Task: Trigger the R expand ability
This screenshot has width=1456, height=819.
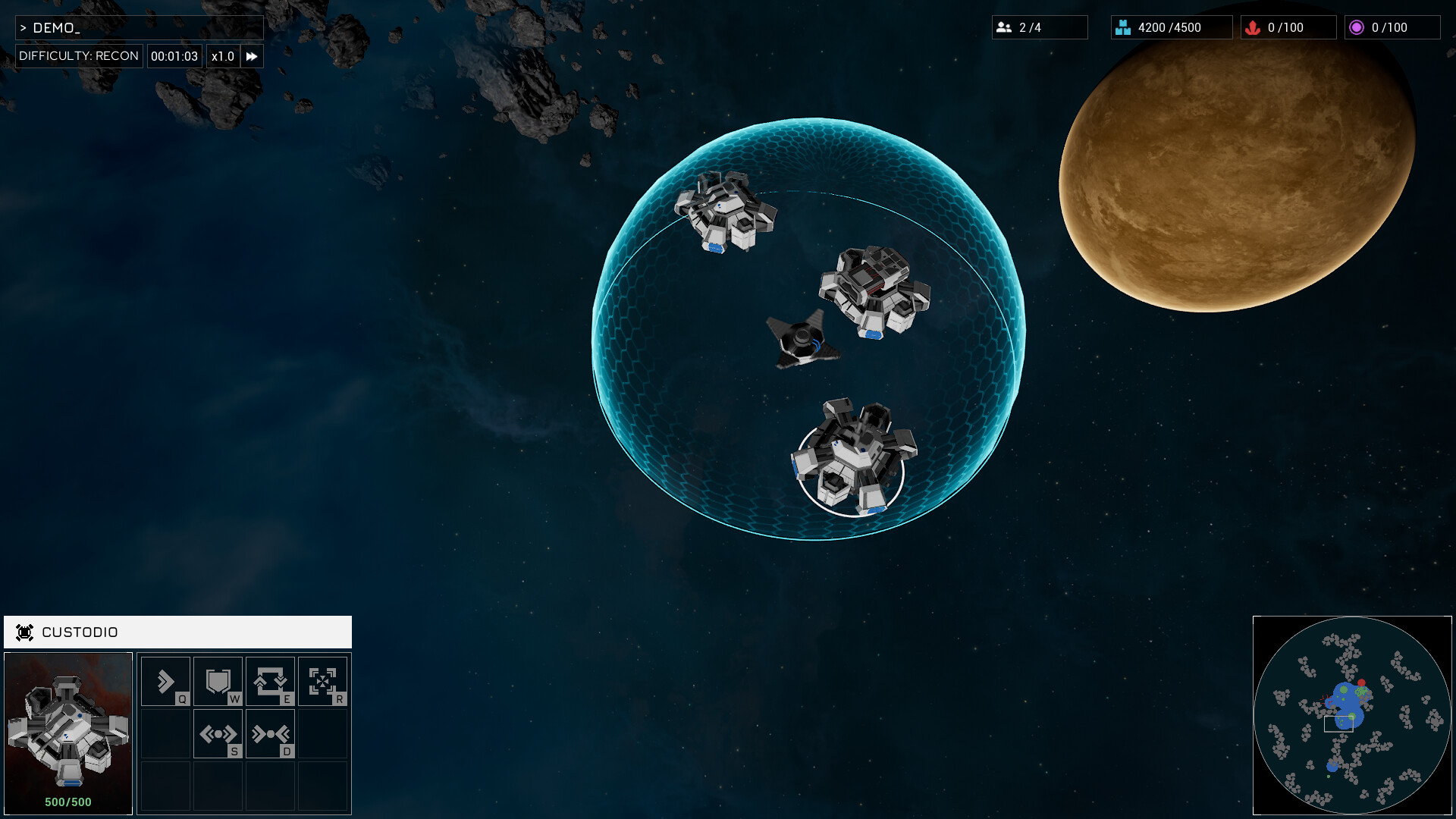Action: click(x=323, y=681)
